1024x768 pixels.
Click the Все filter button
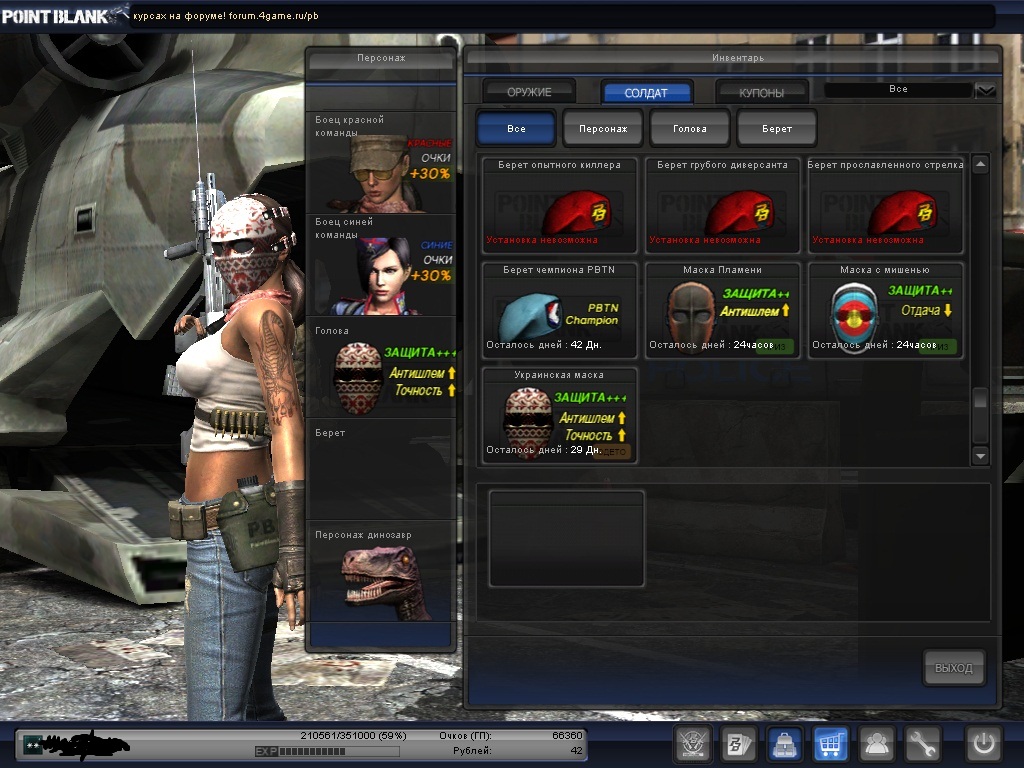point(516,129)
